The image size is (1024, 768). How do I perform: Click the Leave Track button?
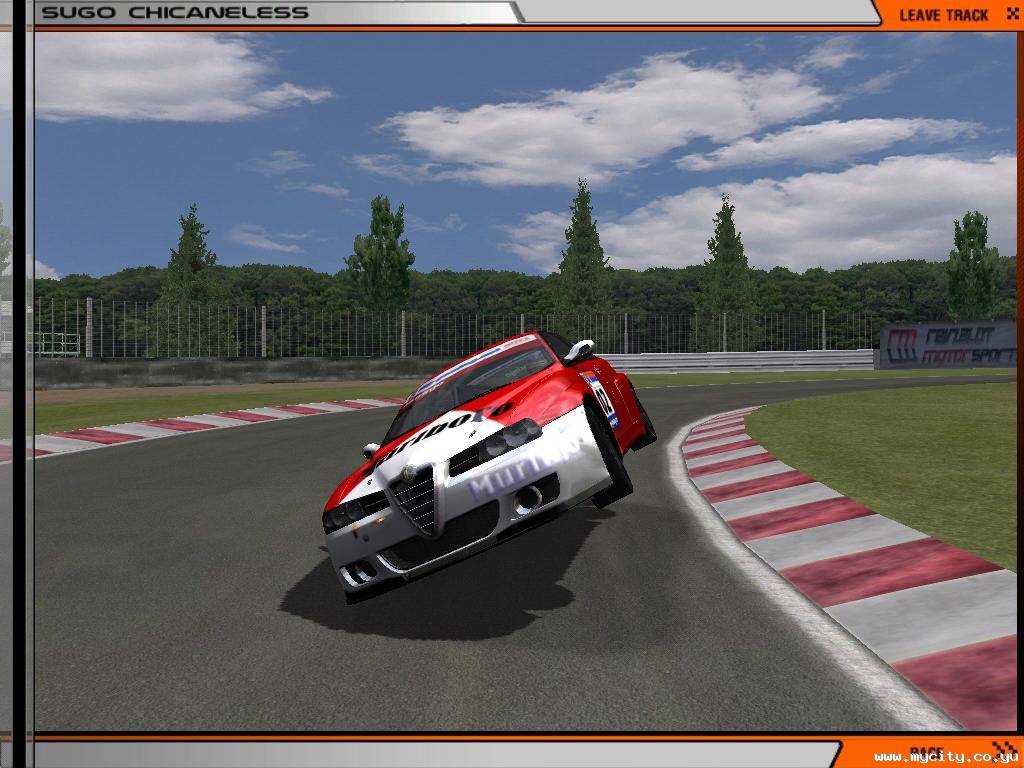tap(944, 14)
